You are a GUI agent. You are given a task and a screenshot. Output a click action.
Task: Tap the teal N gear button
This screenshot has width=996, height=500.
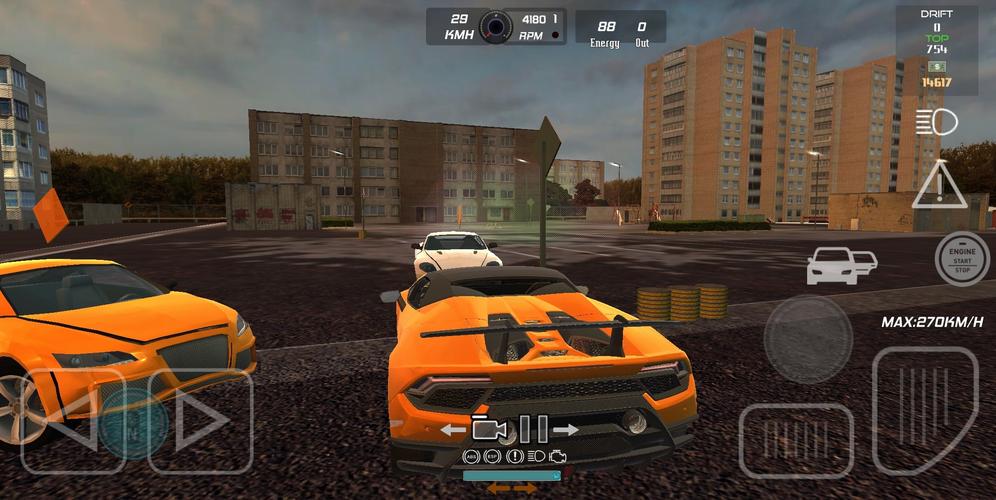click(133, 423)
